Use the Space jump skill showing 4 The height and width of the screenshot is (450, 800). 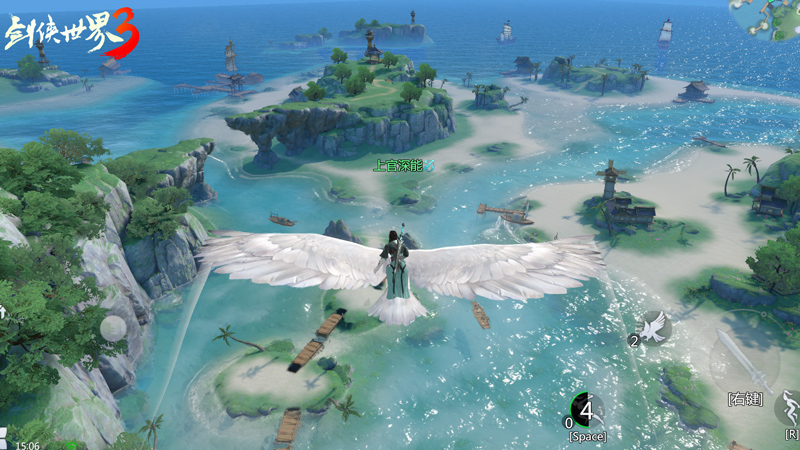[x=585, y=409]
